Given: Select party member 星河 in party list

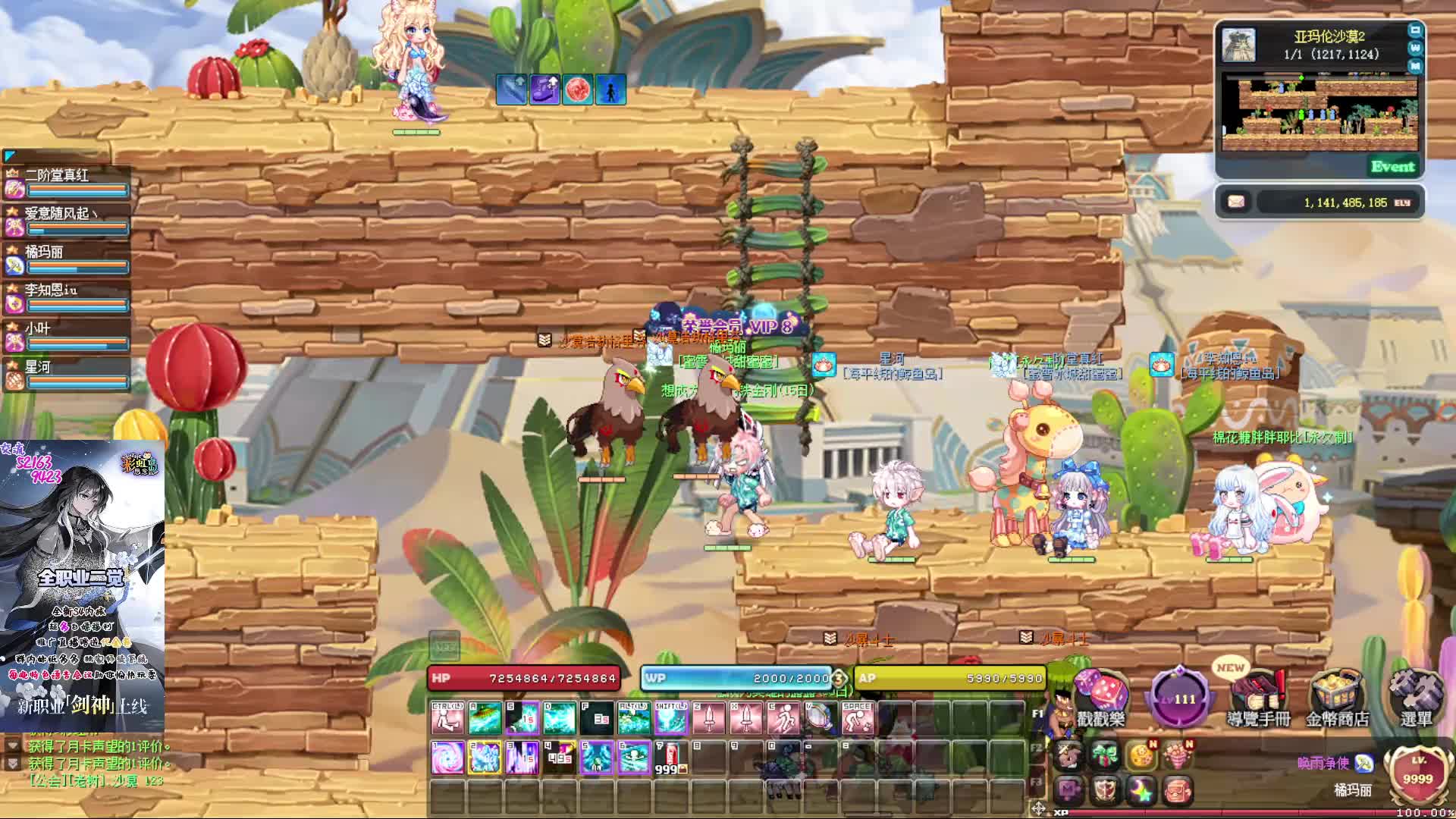Looking at the screenshot, I should click(x=68, y=375).
